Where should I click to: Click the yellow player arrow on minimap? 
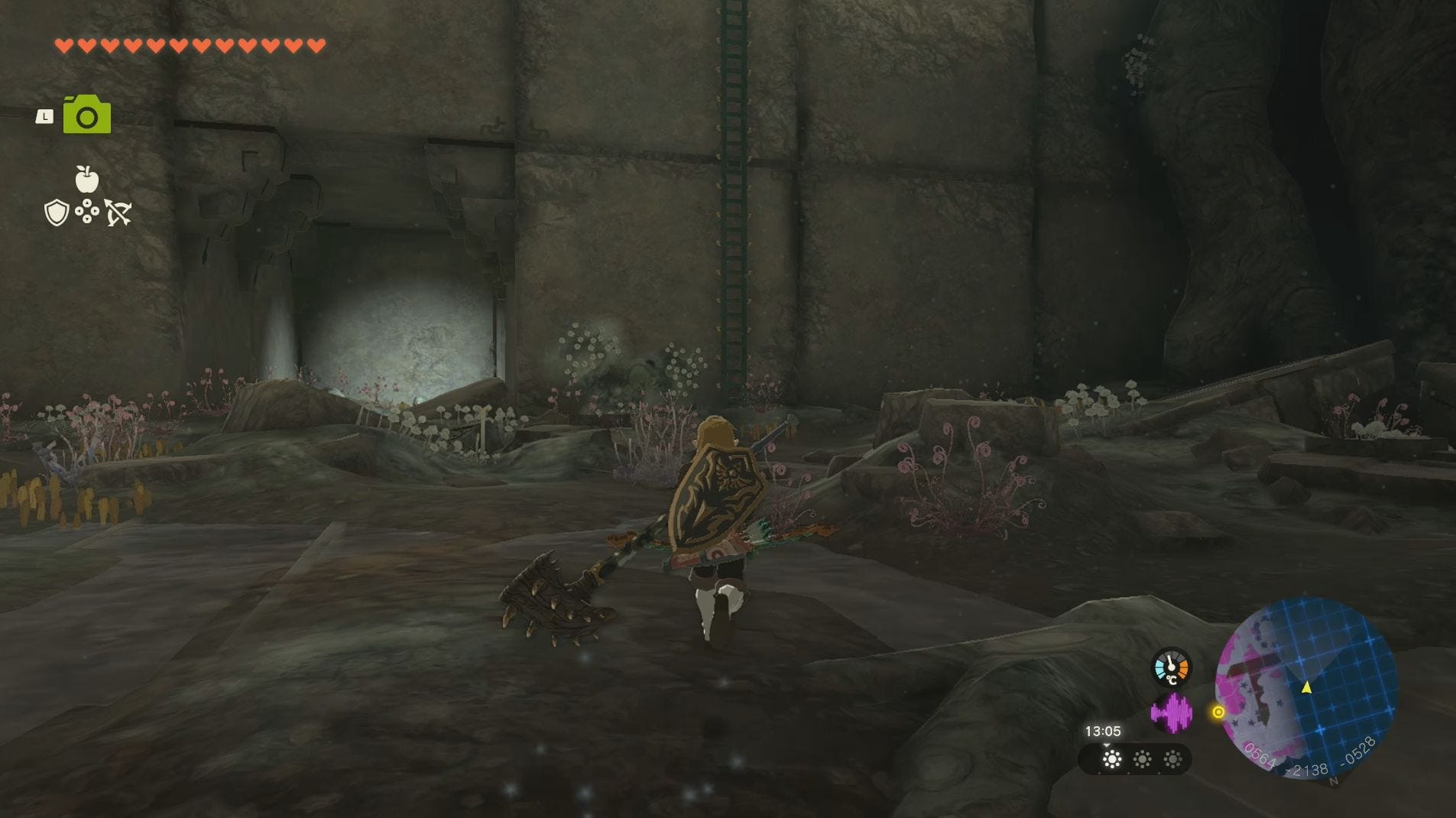[1306, 687]
